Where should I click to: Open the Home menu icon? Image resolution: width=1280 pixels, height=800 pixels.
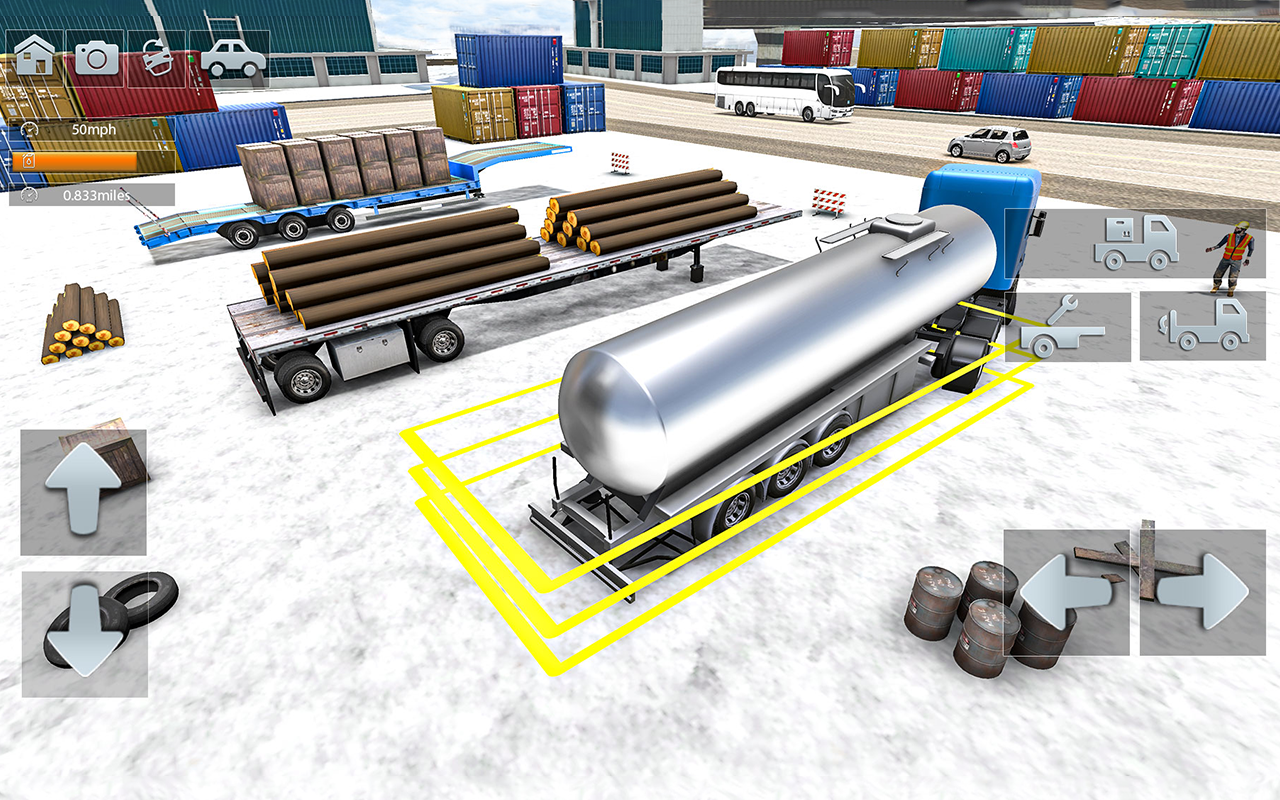(x=35, y=58)
